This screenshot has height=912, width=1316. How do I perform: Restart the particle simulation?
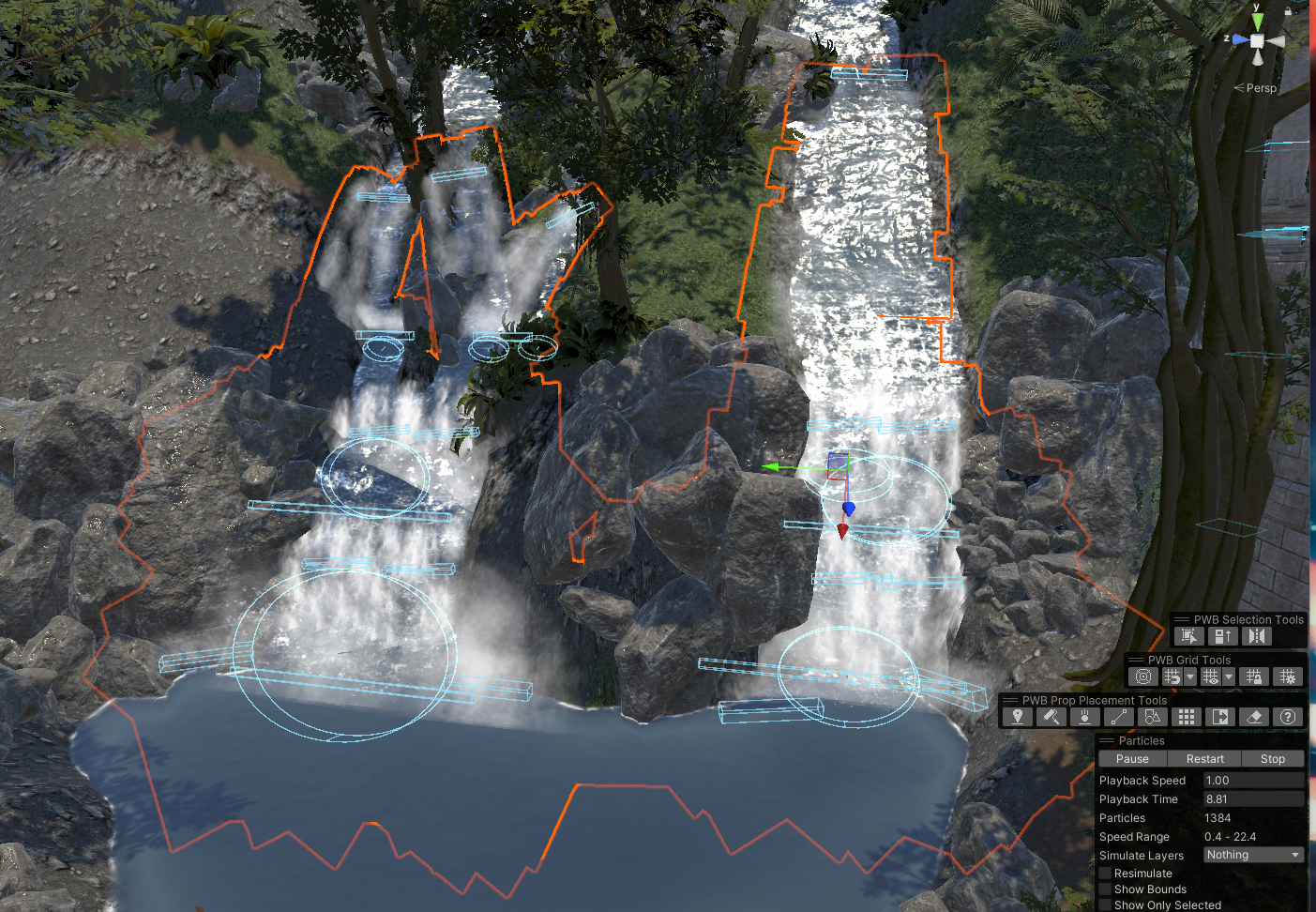pos(1206,759)
